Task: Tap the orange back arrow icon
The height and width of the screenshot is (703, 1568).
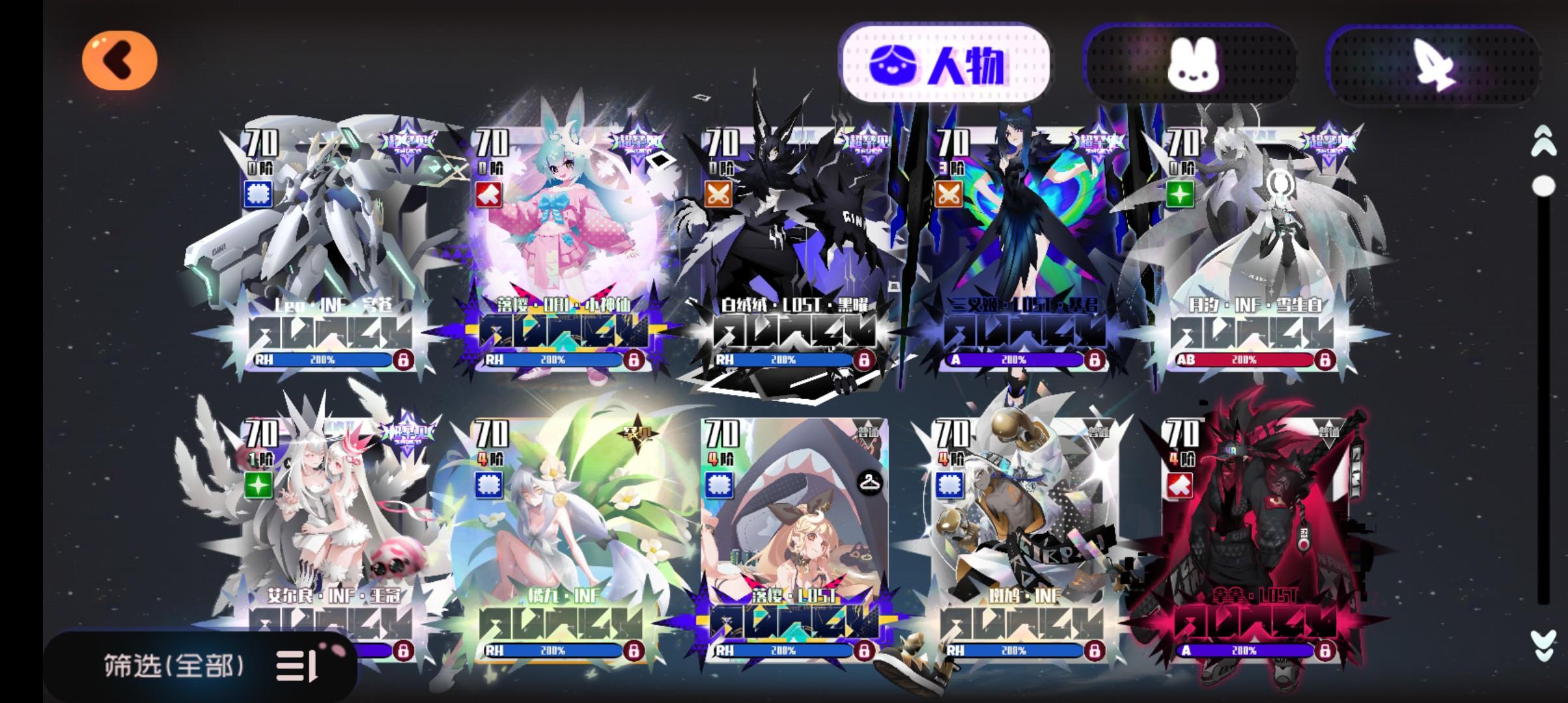Action: coord(120,60)
